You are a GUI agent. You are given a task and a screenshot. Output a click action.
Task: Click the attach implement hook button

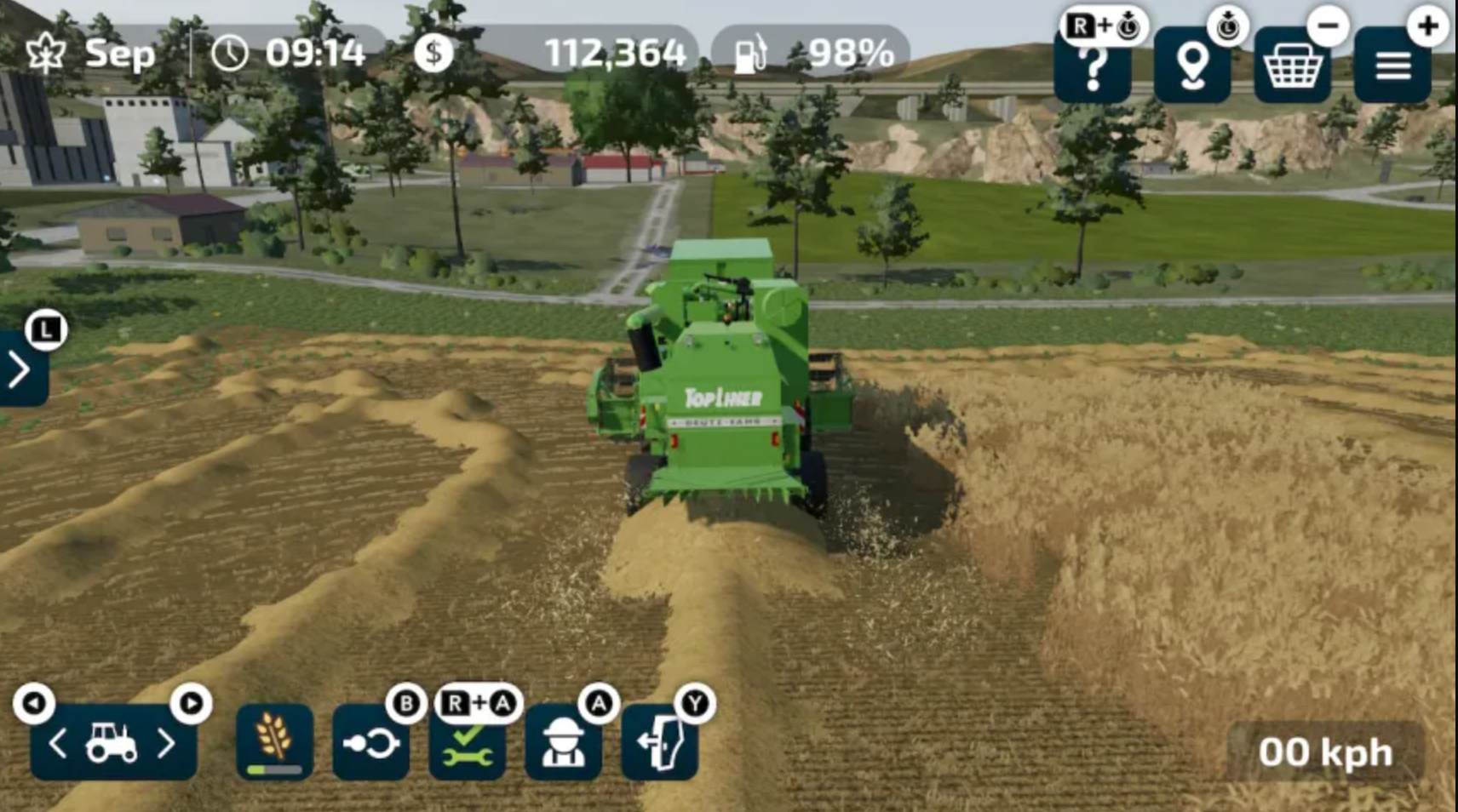pos(370,743)
